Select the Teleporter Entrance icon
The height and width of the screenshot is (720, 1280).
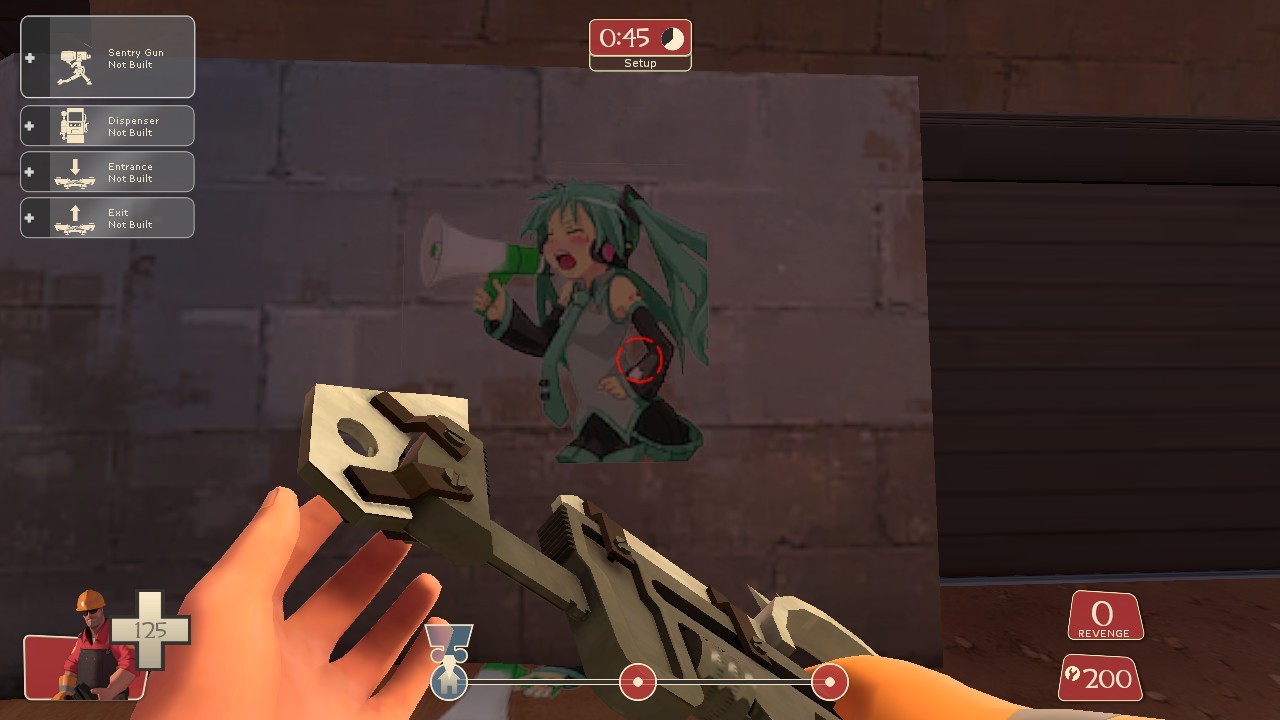coord(73,171)
